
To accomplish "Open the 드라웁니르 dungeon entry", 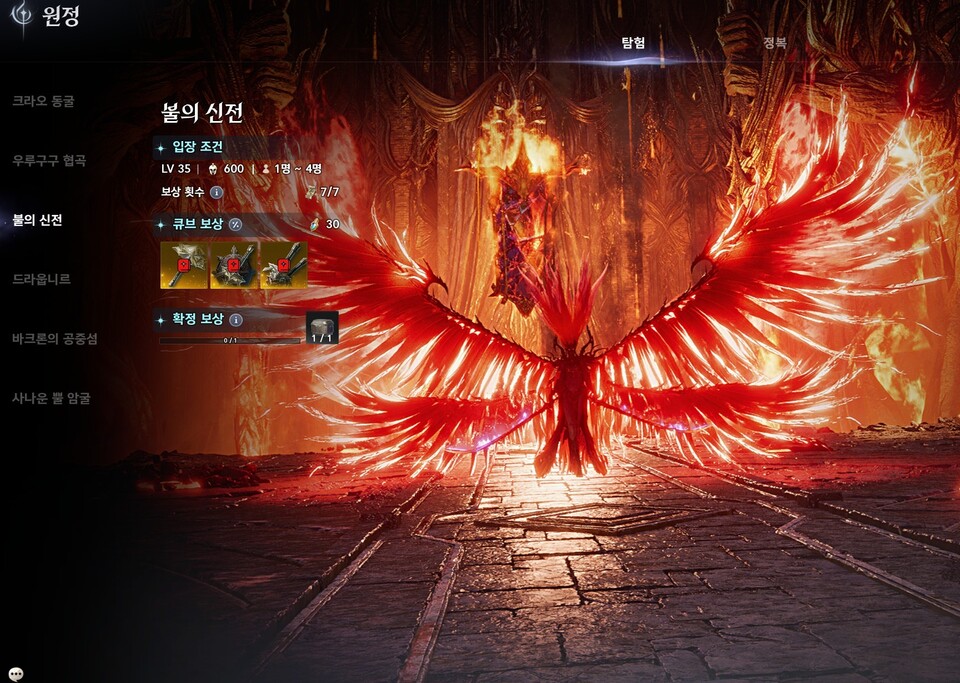I will coord(41,279).
